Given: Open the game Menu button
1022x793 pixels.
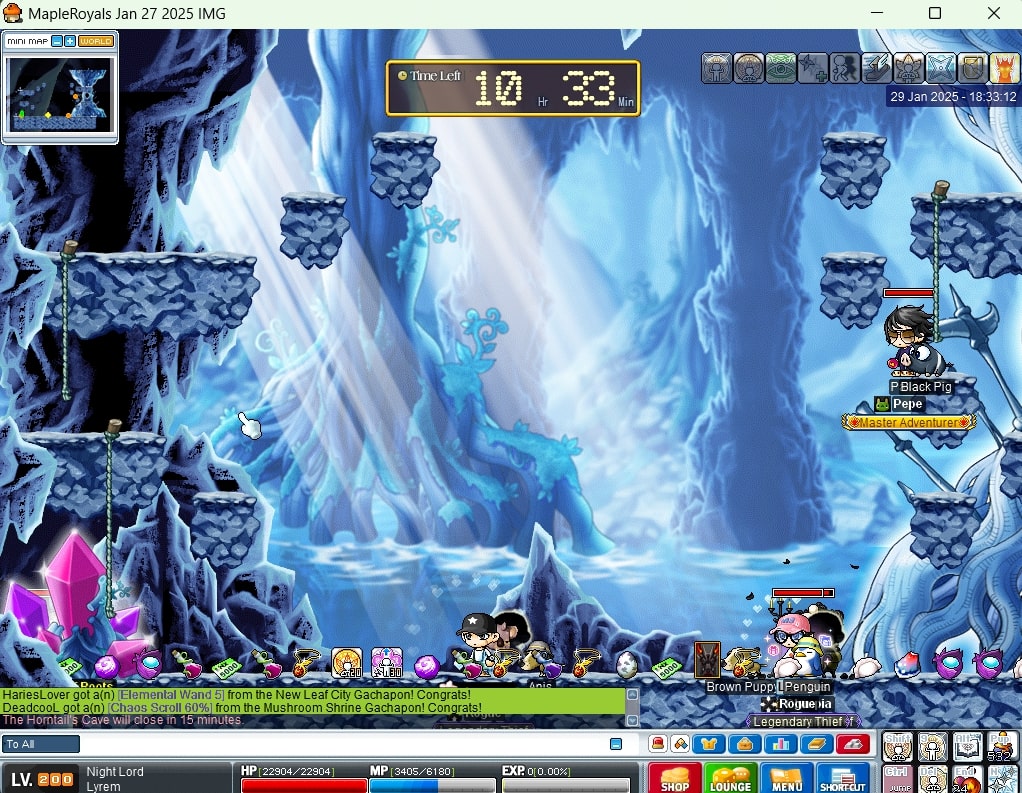Looking at the screenshot, I should pyautogui.click(x=786, y=778).
